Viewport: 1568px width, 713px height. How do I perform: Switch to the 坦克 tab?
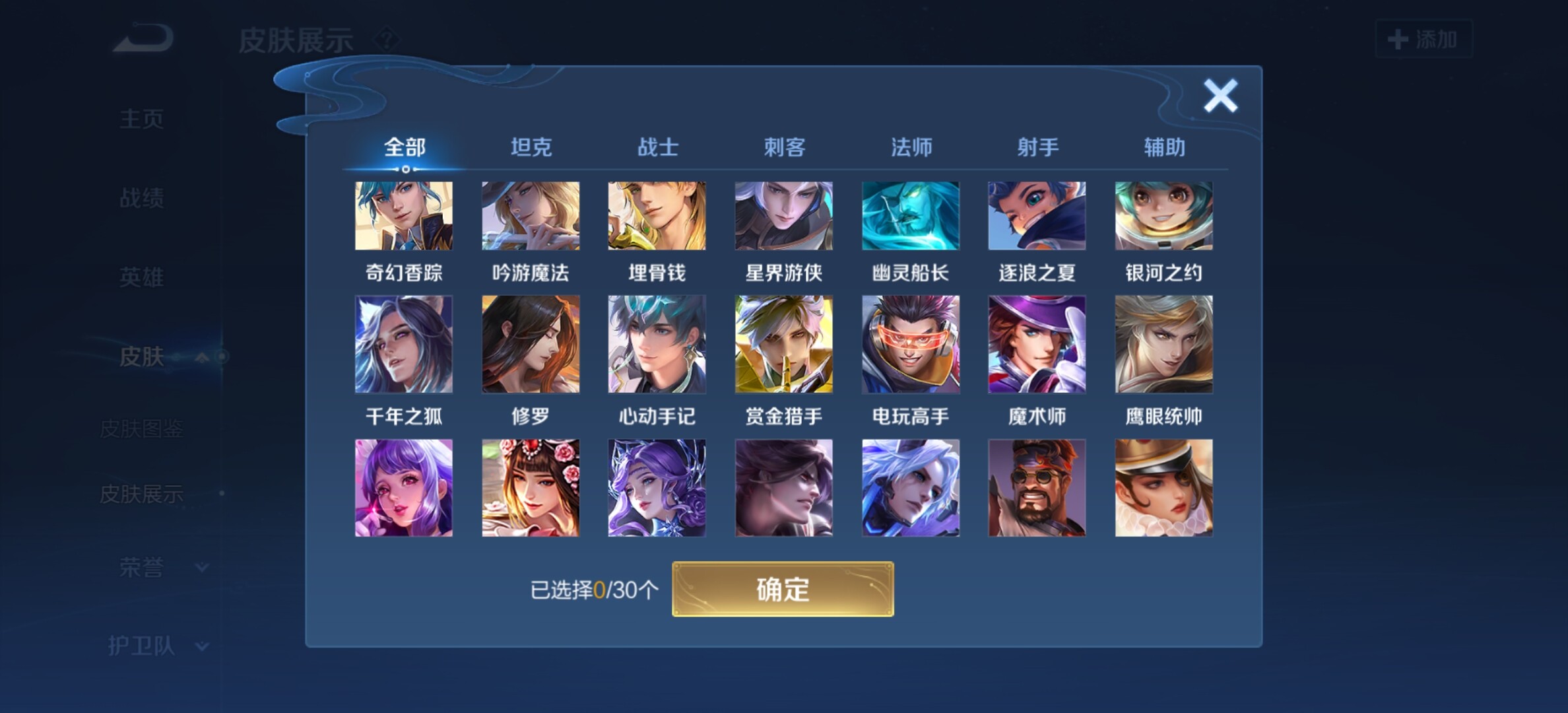[x=531, y=147]
